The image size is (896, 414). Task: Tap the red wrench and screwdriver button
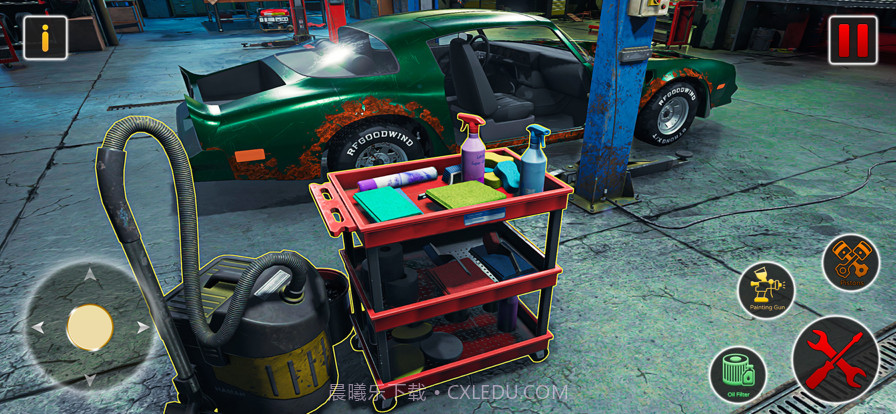[835, 359]
